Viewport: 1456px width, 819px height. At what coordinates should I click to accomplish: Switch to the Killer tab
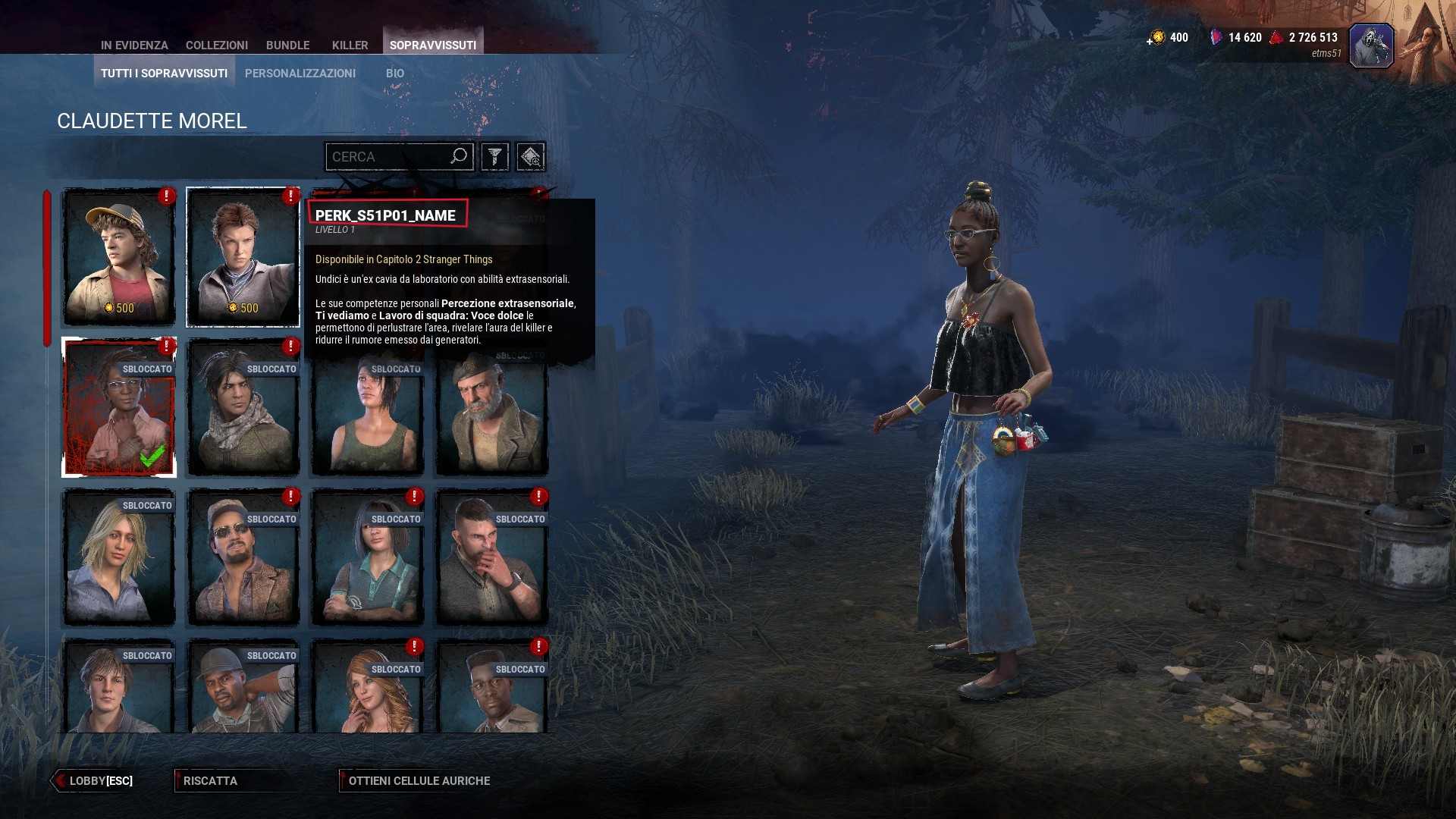[350, 45]
